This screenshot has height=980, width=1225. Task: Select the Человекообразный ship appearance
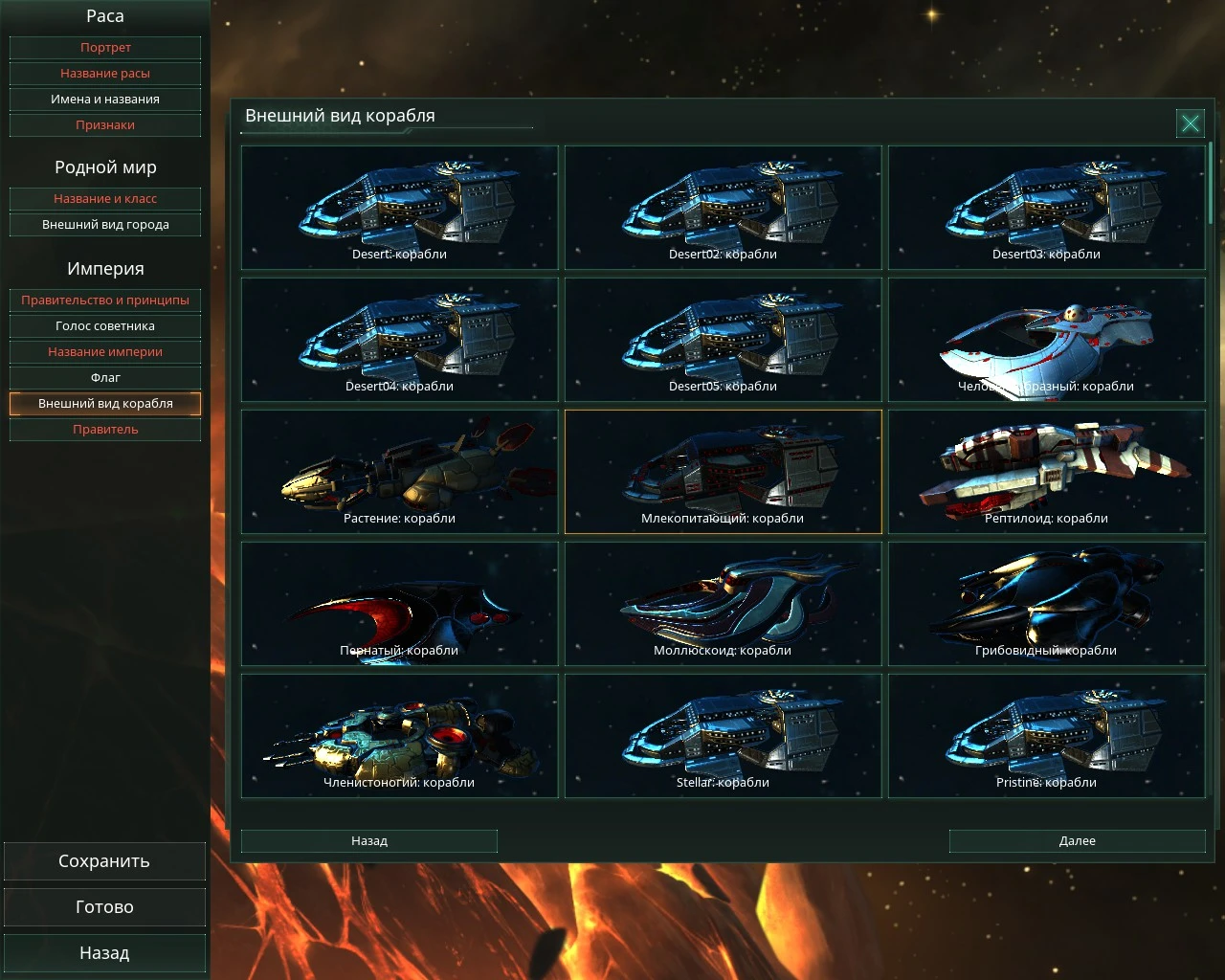(1047, 340)
